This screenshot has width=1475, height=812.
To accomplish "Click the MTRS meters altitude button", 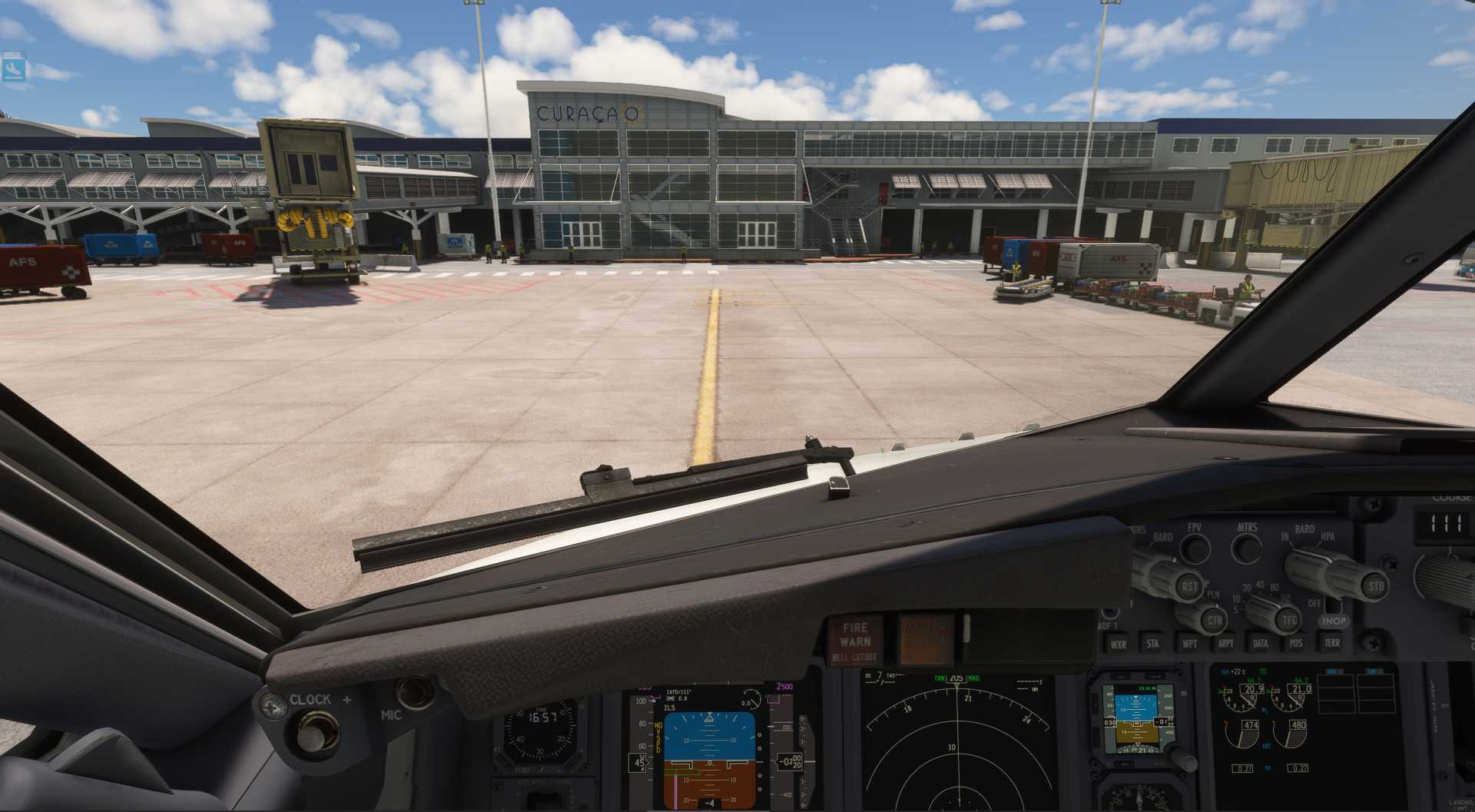I will click(x=1246, y=549).
